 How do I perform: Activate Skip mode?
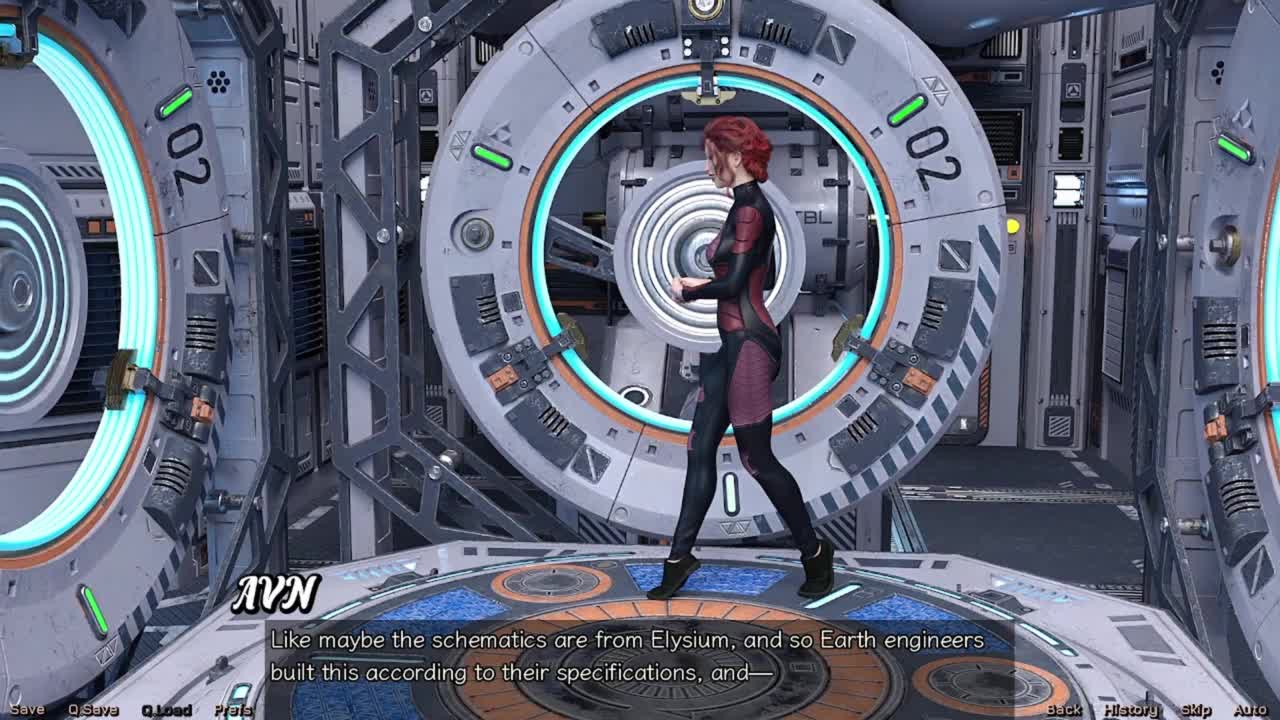click(1196, 710)
